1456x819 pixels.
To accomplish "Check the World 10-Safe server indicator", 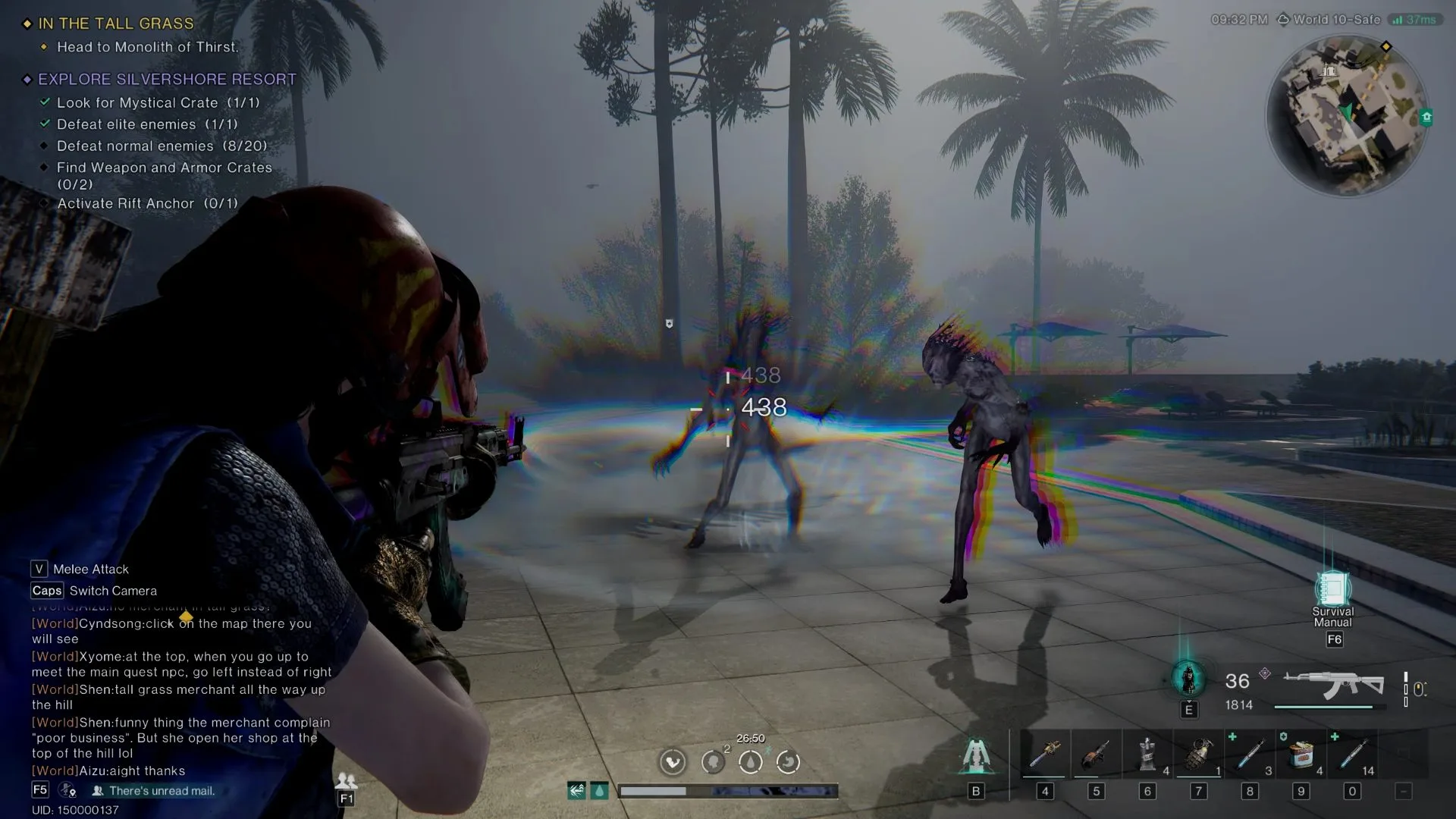I will 1330,20.
